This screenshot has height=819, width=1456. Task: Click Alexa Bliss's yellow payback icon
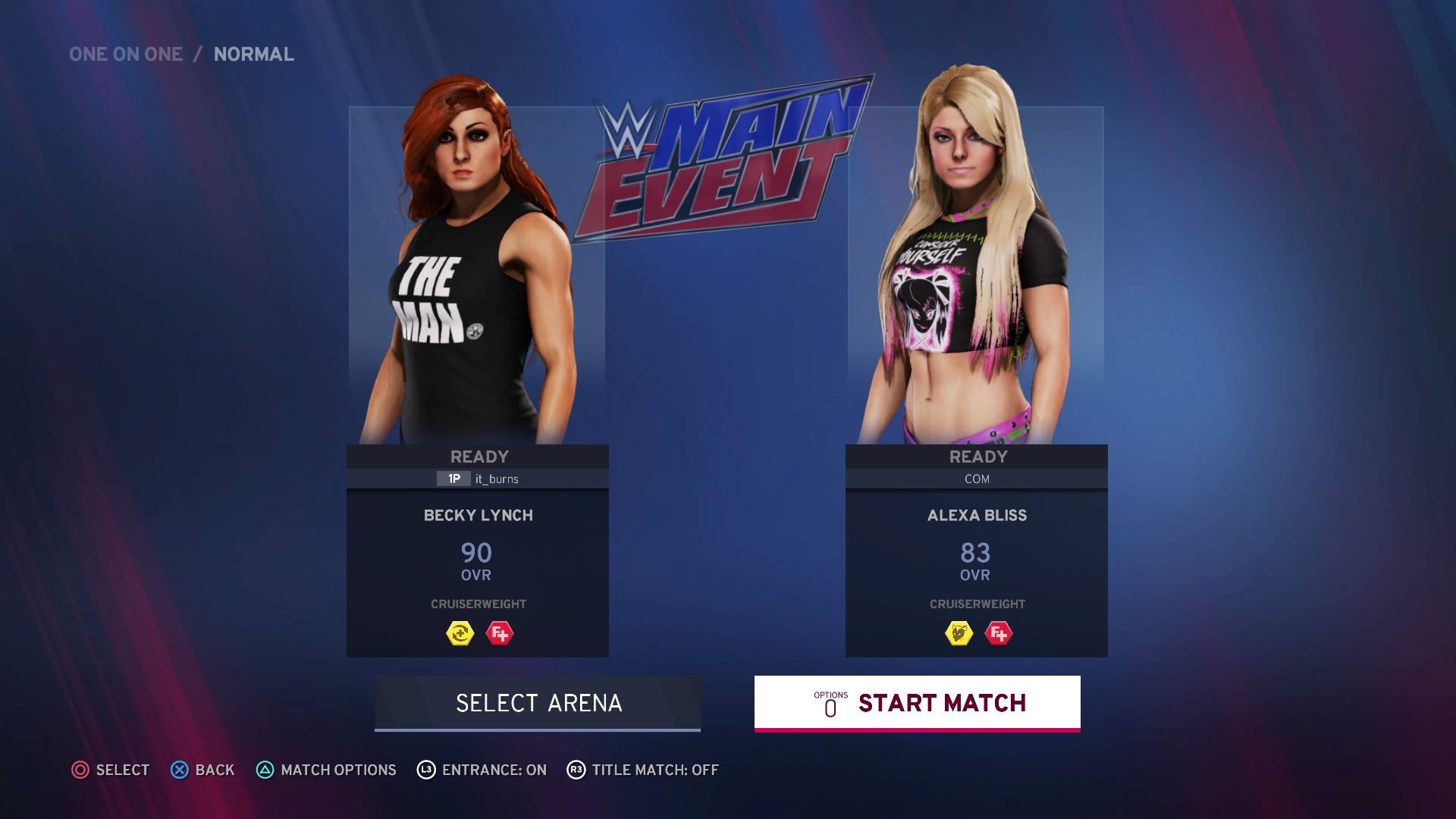coord(959,633)
